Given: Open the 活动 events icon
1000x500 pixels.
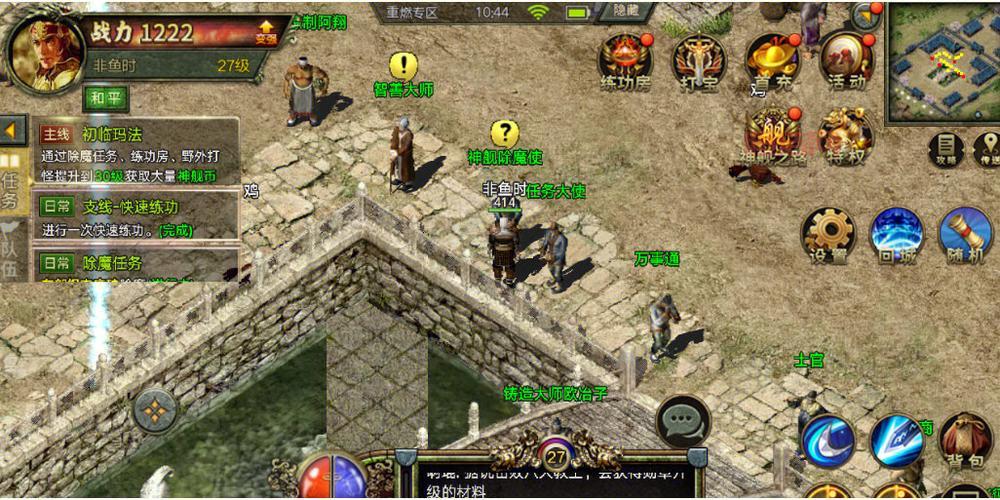Looking at the screenshot, I should (x=846, y=60).
